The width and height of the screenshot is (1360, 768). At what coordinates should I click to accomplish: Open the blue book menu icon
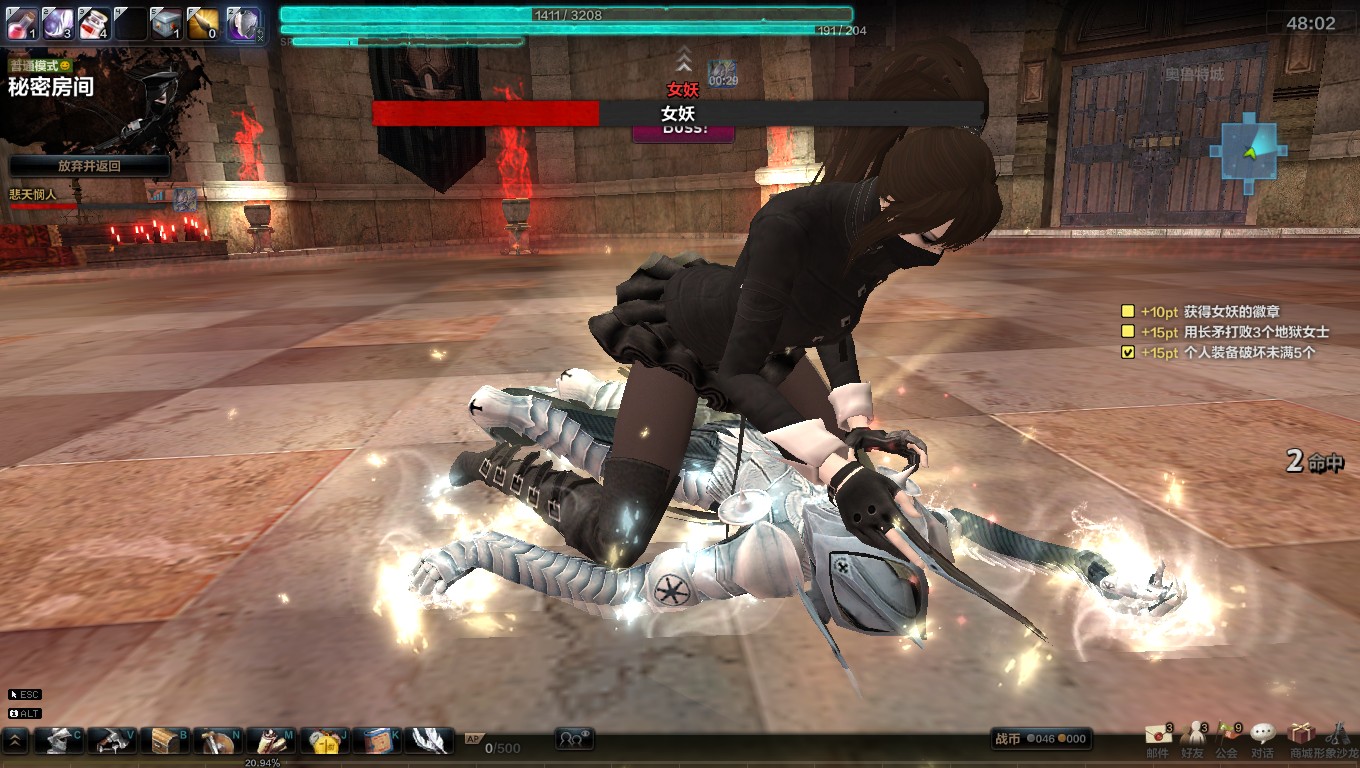point(376,740)
